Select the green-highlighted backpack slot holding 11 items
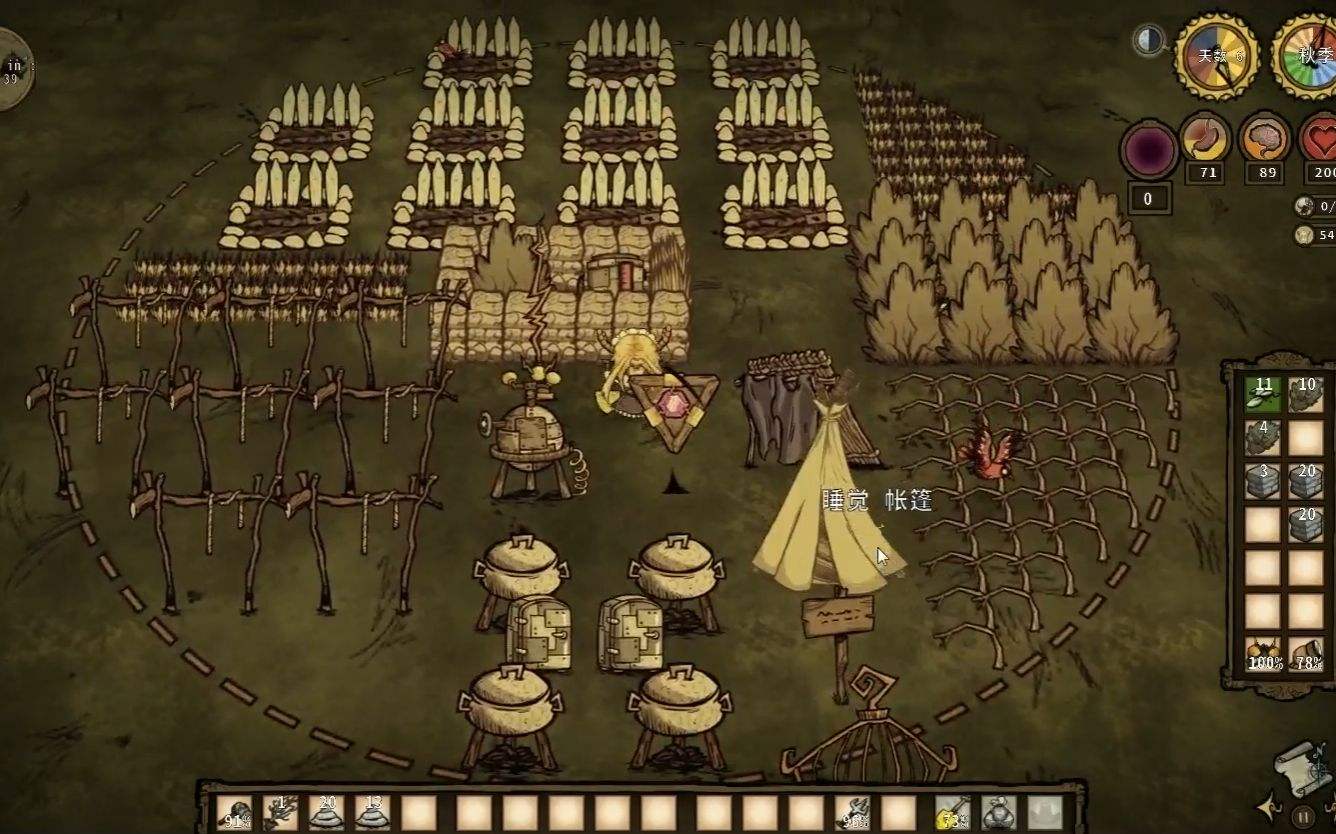The width and height of the screenshot is (1336, 834). click(1263, 394)
